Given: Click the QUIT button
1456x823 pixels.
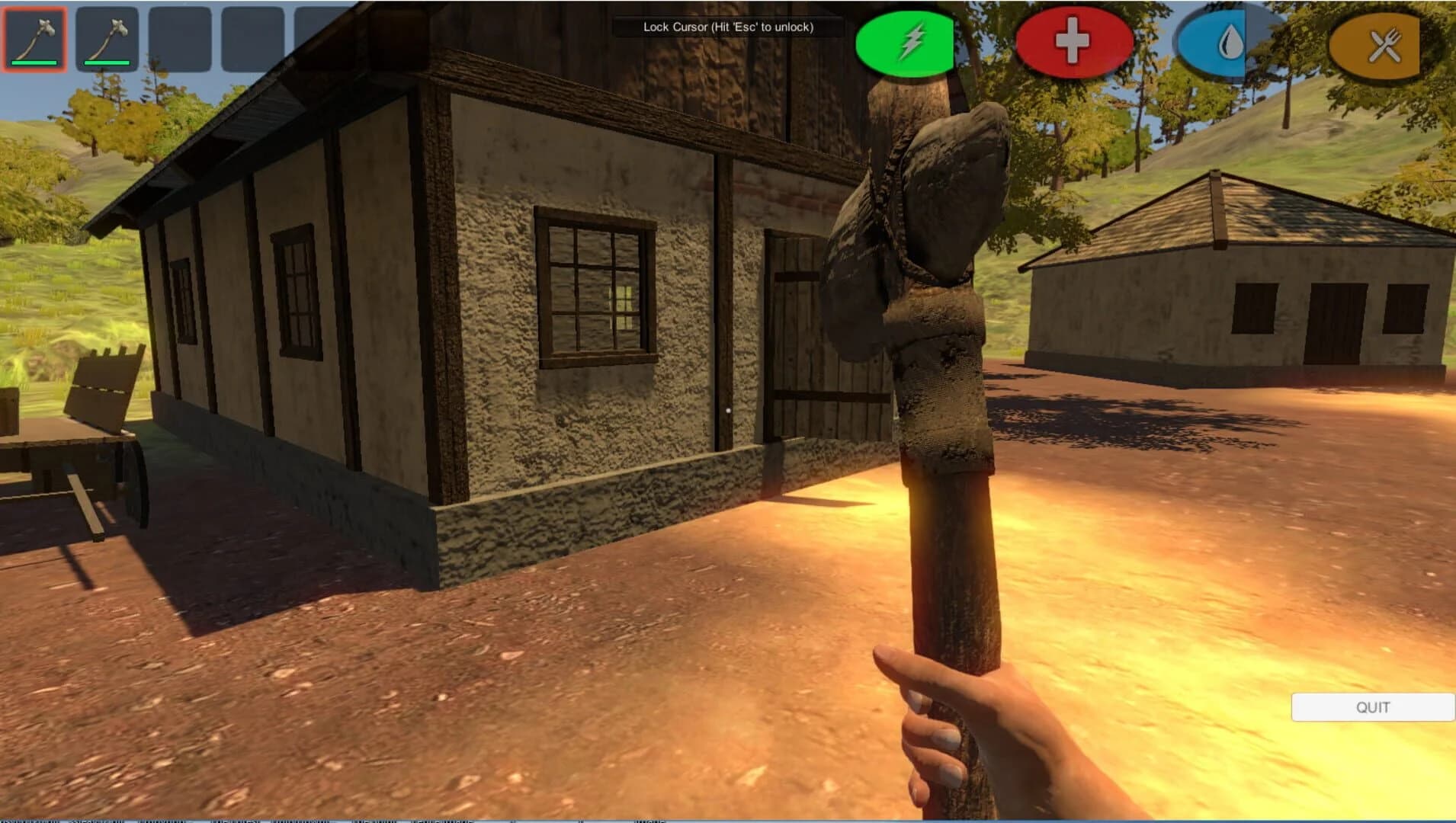Looking at the screenshot, I should pos(1373,707).
